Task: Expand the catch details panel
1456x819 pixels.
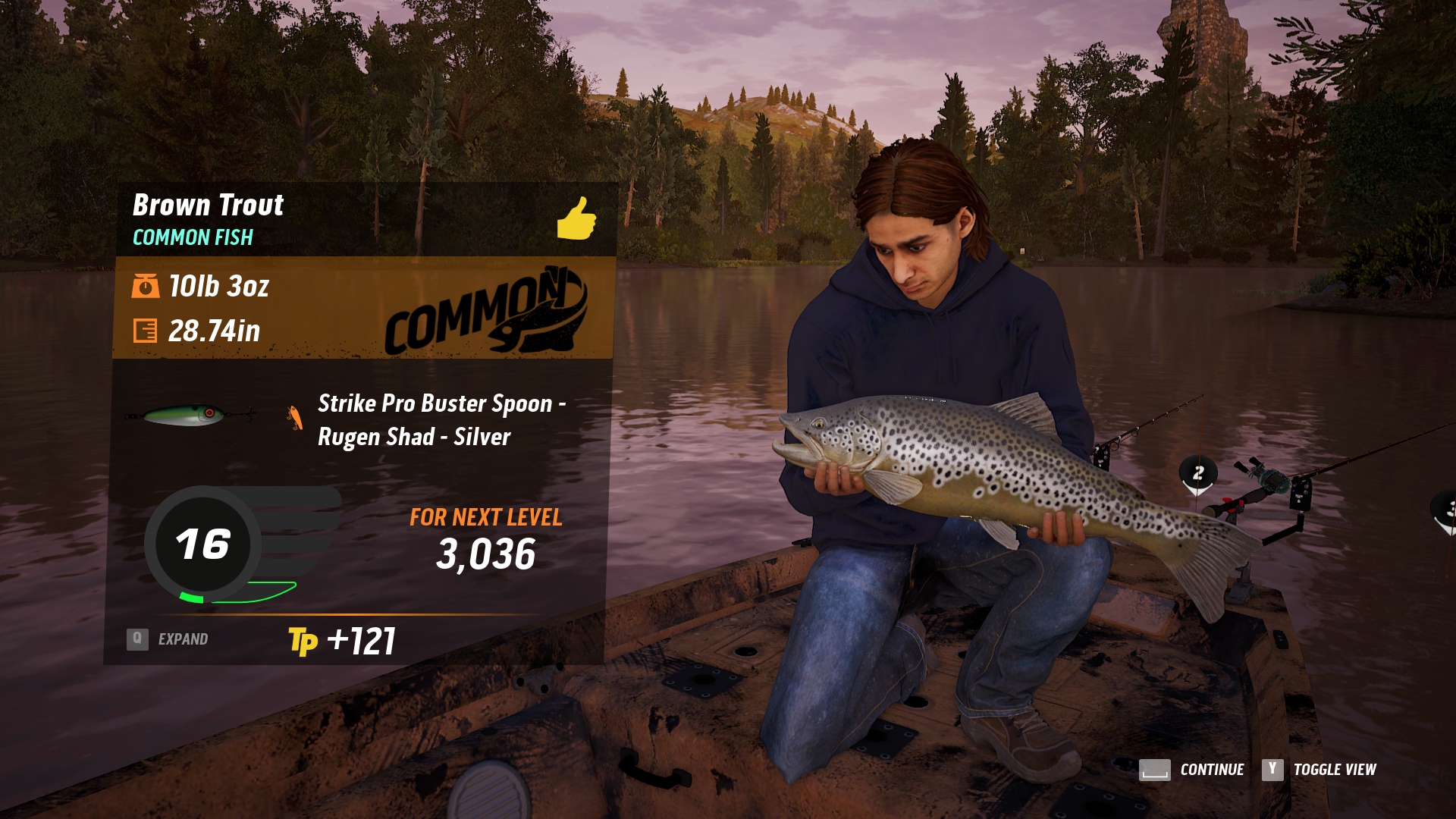Action: [168, 639]
